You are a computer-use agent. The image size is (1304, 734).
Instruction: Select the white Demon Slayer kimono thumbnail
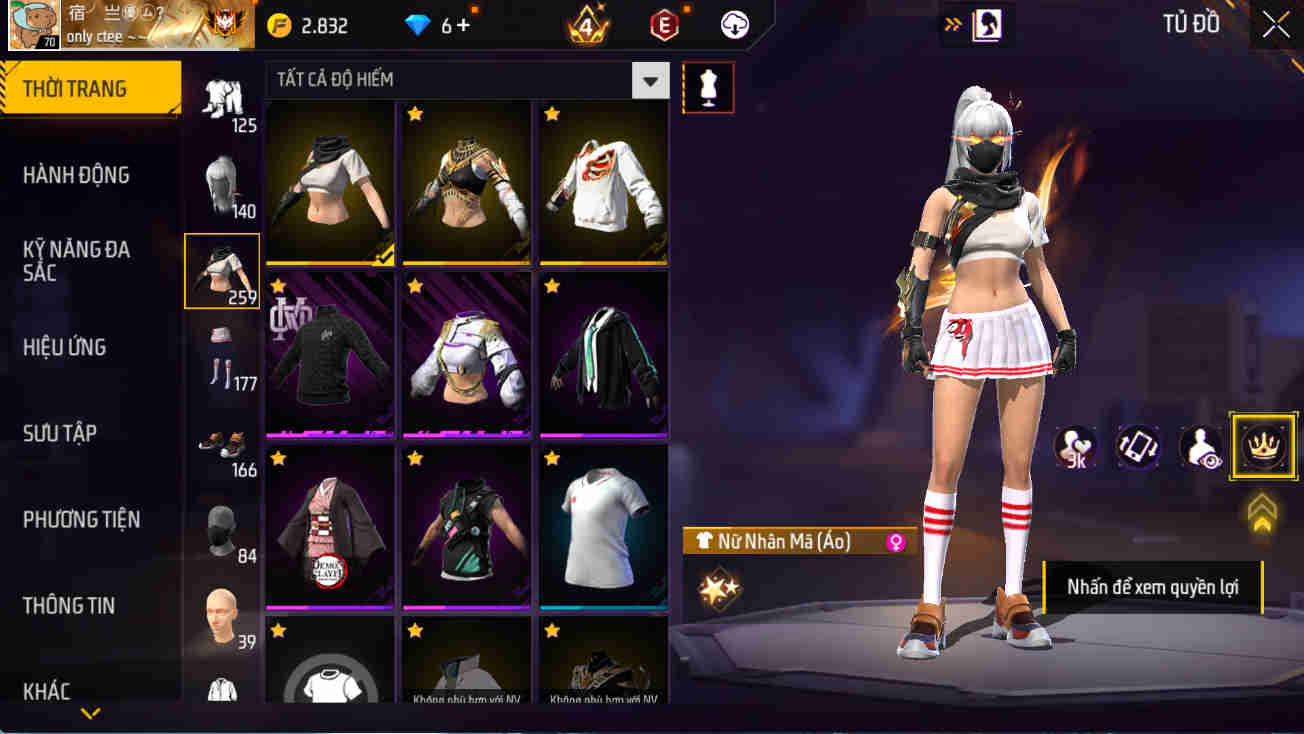330,528
